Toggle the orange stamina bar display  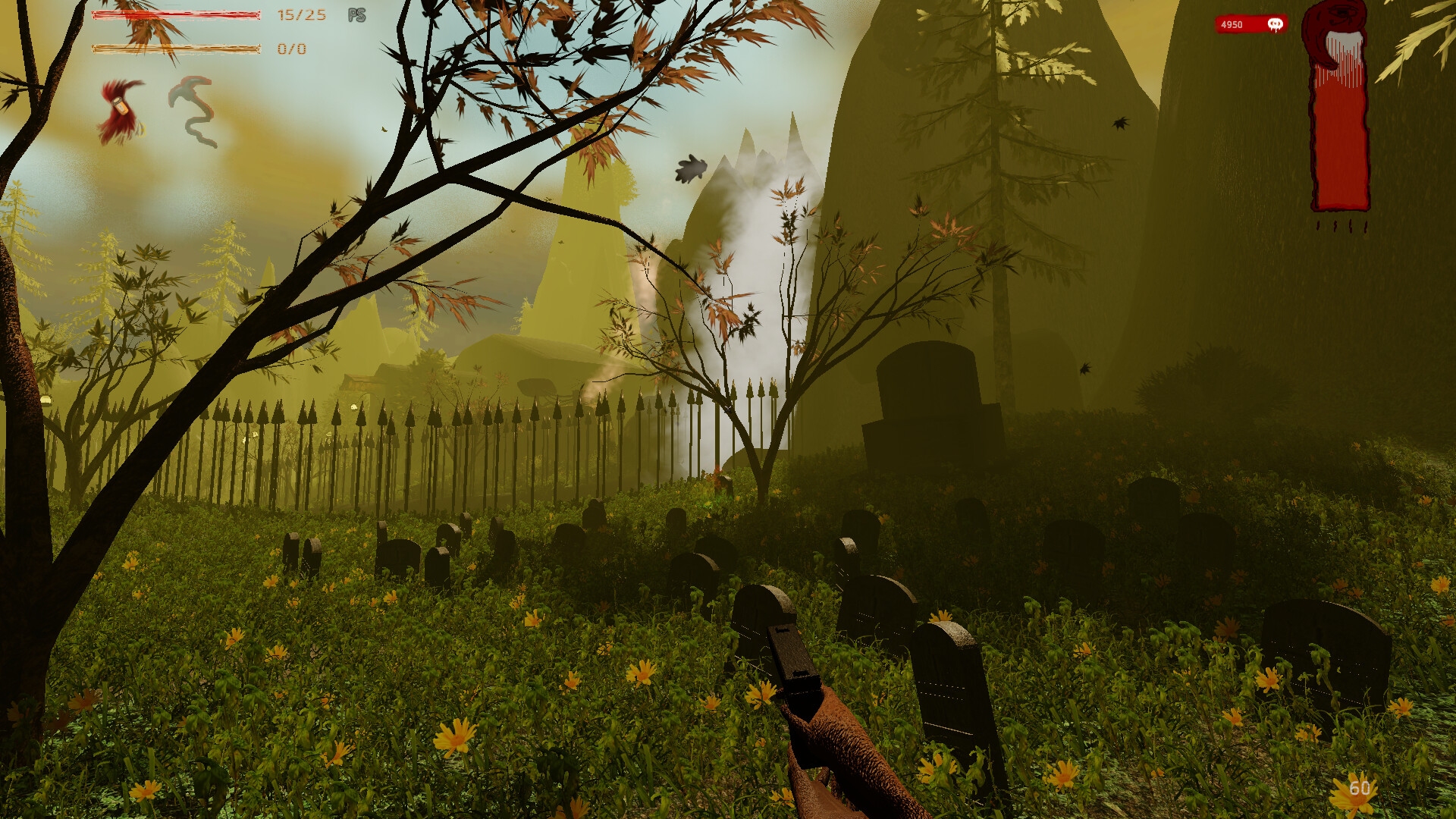pyautogui.click(x=176, y=49)
